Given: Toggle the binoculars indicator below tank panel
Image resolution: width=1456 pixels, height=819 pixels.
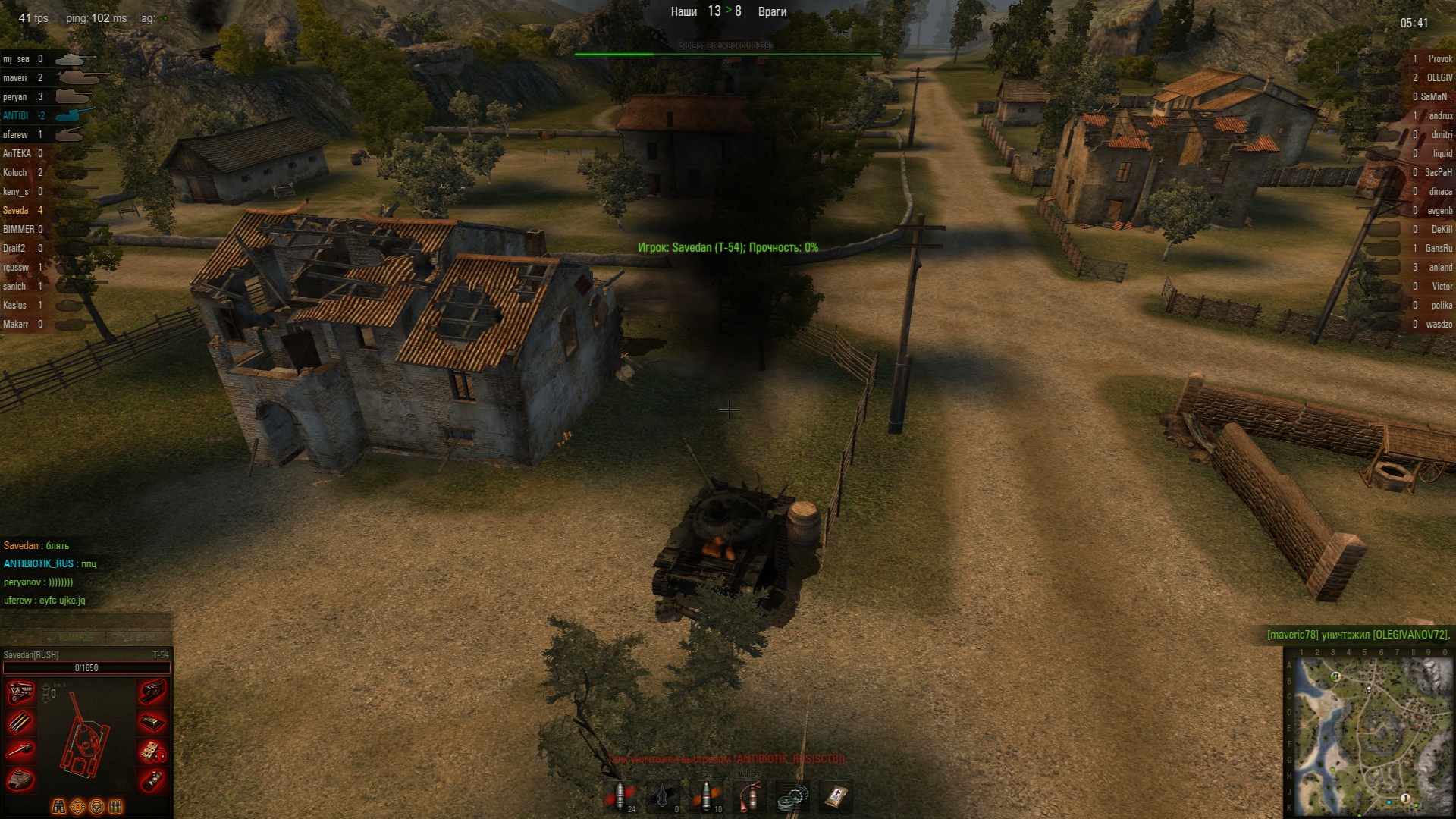Looking at the screenshot, I should click(60, 806).
